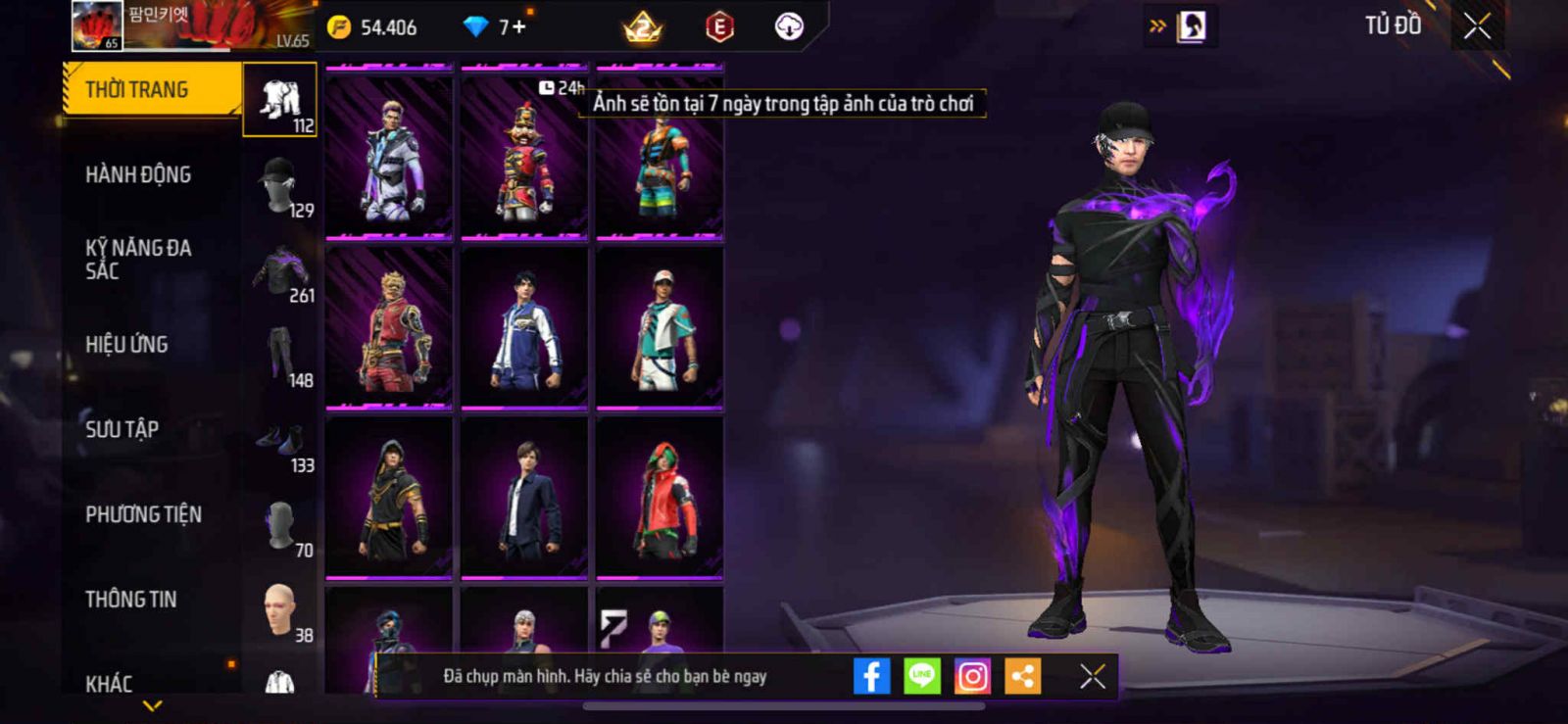Choose the red and green hooded outfit
The width and height of the screenshot is (1568, 724).
pos(660,498)
